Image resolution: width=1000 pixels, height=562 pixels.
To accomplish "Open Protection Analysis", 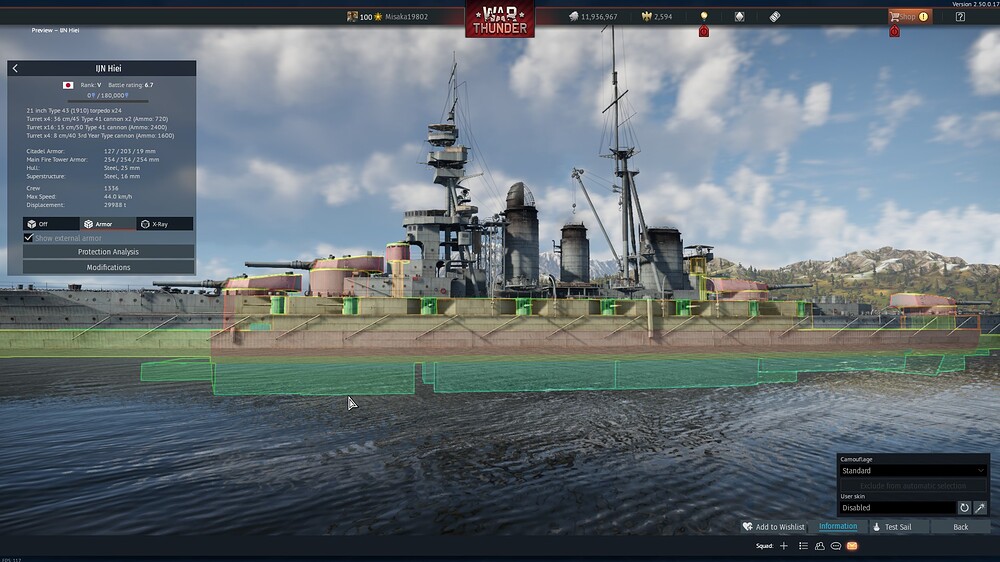I will (108, 252).
